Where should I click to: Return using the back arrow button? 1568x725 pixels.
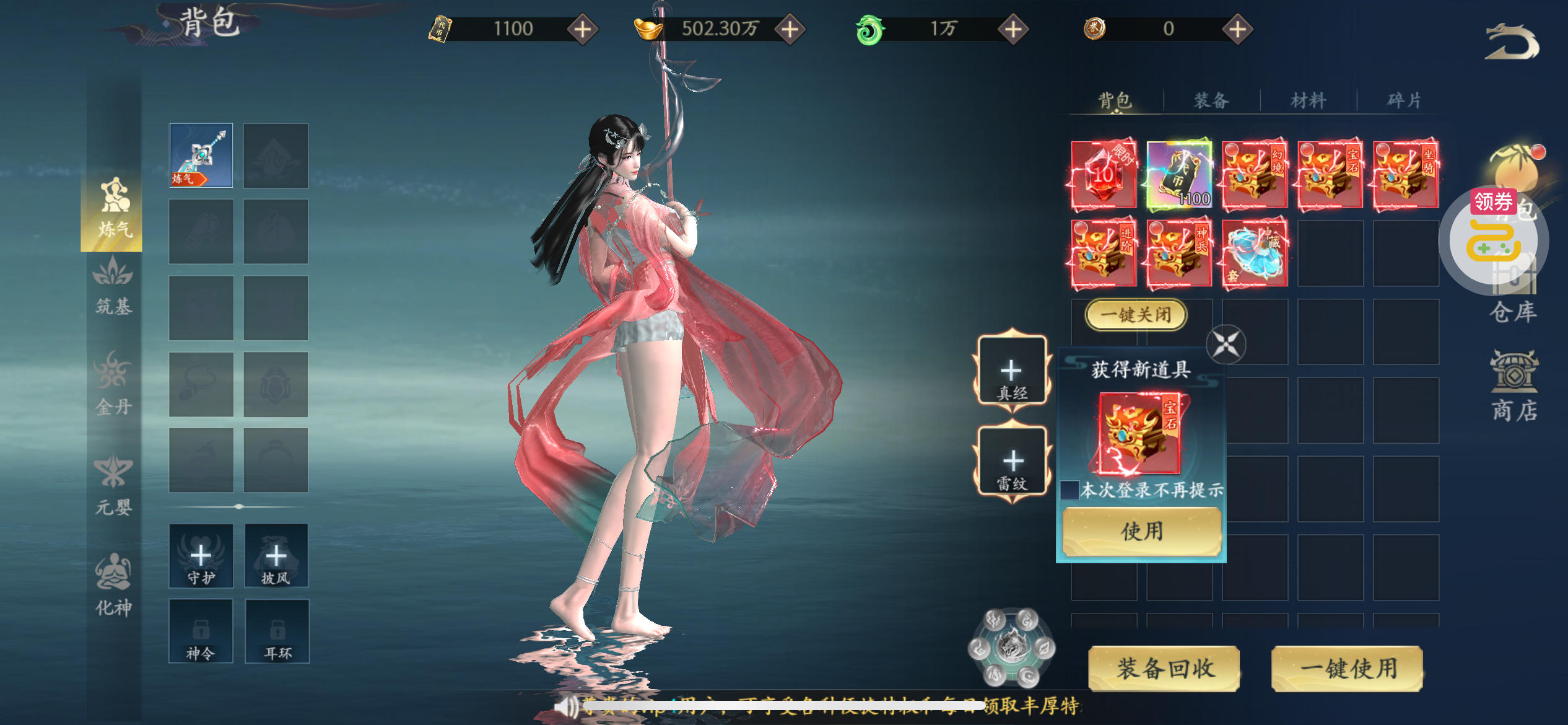point(1512,42)
